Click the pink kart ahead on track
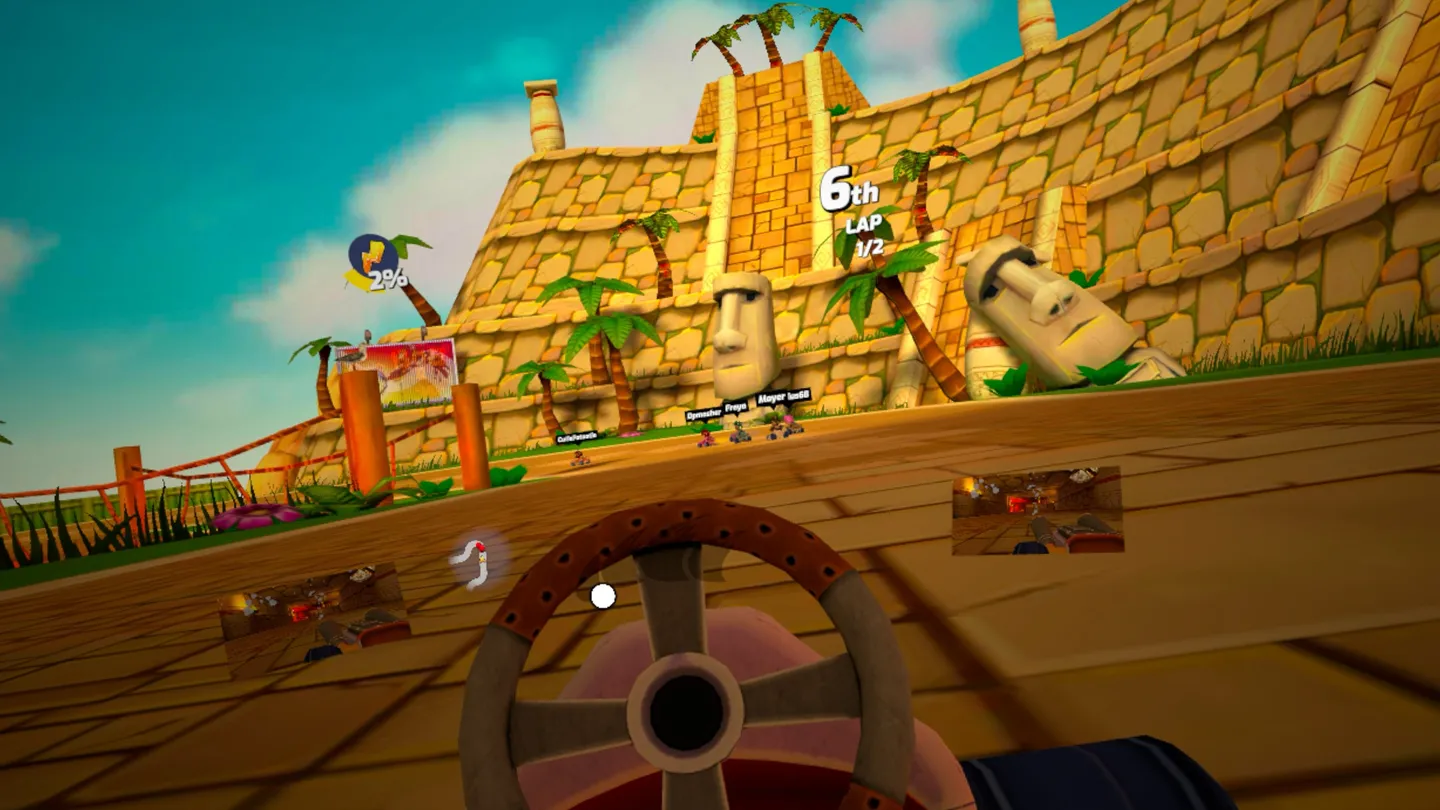The height and width of the screenshot is (810, 1440). tap(707, 440)
